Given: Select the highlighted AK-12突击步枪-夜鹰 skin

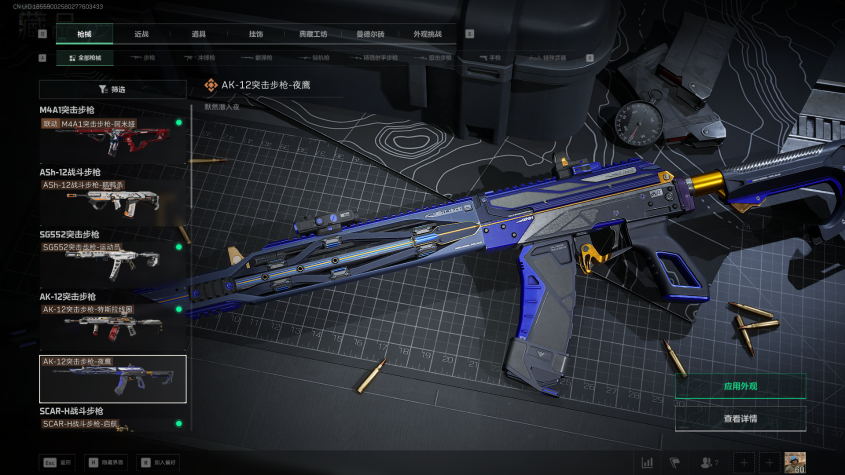Looking at the screenshot, I should tap(112, 379).
